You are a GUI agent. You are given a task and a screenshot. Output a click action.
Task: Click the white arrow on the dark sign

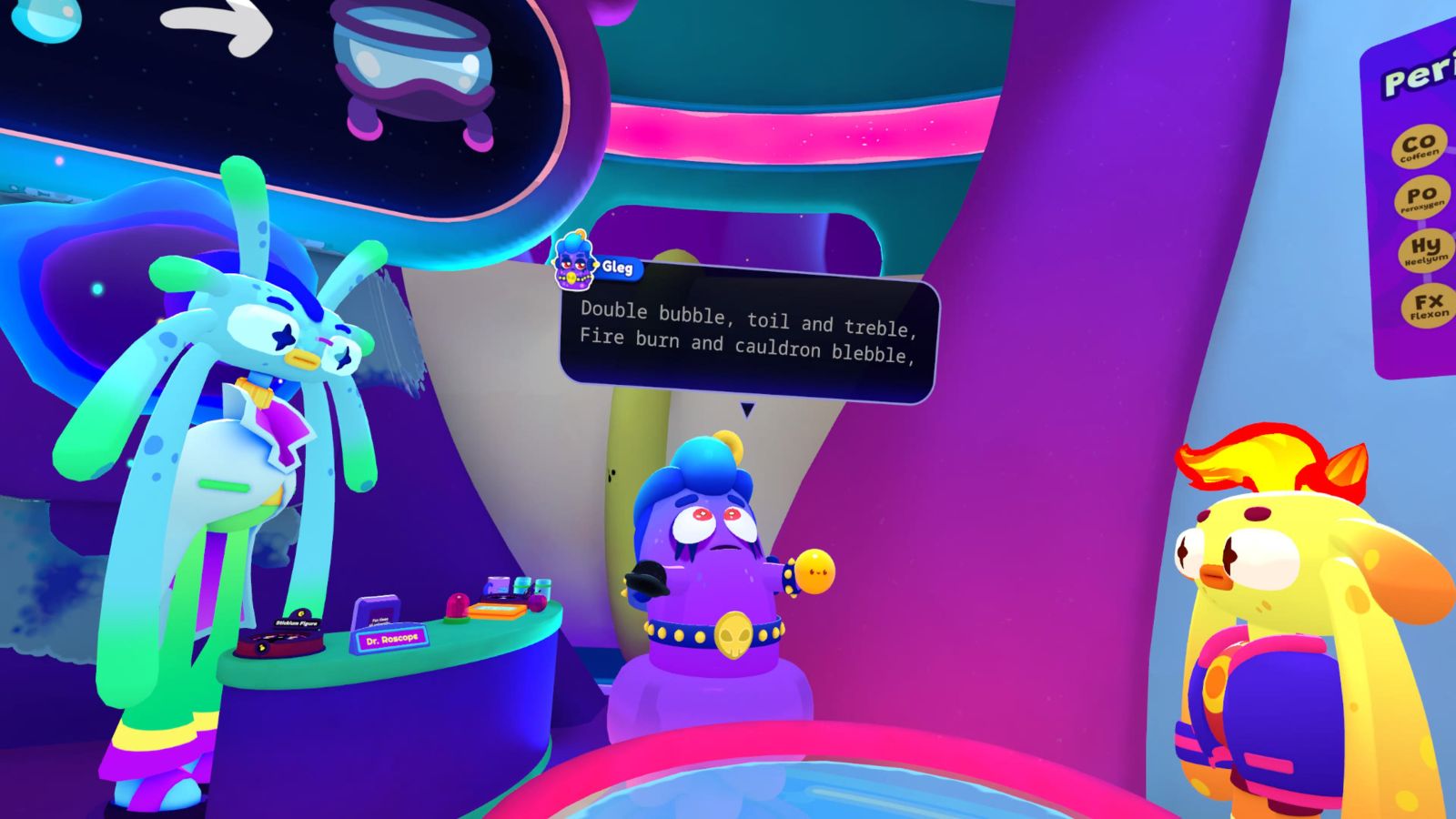[218, 25]
